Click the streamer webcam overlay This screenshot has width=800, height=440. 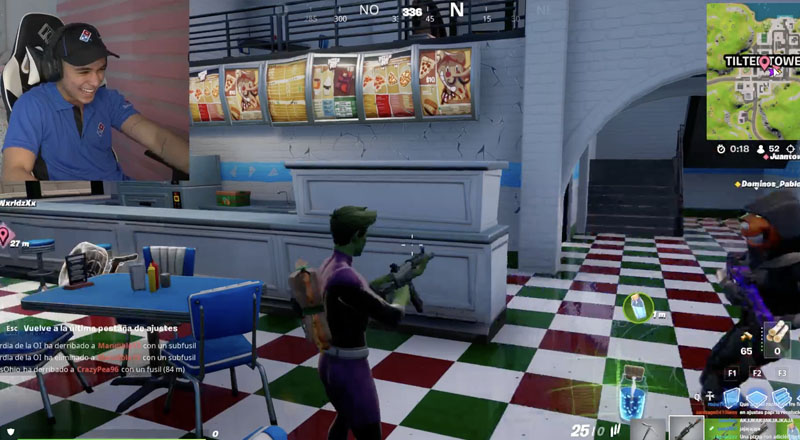94,90
